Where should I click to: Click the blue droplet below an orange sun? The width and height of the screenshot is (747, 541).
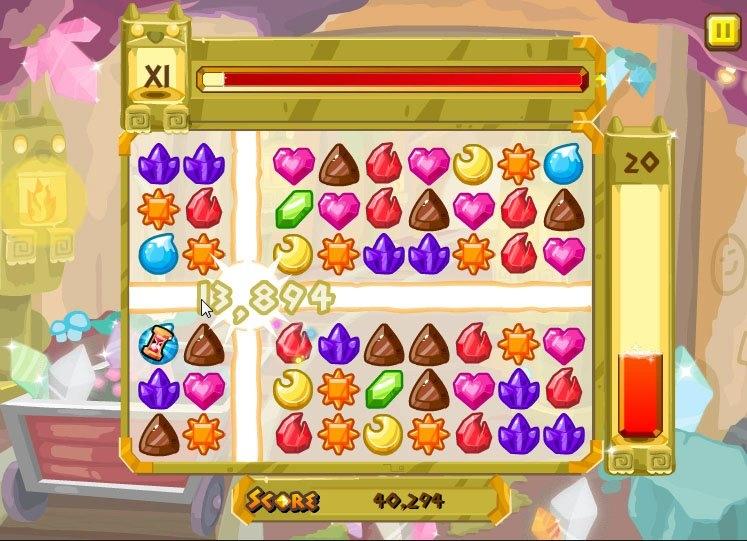tap(158, 253)
